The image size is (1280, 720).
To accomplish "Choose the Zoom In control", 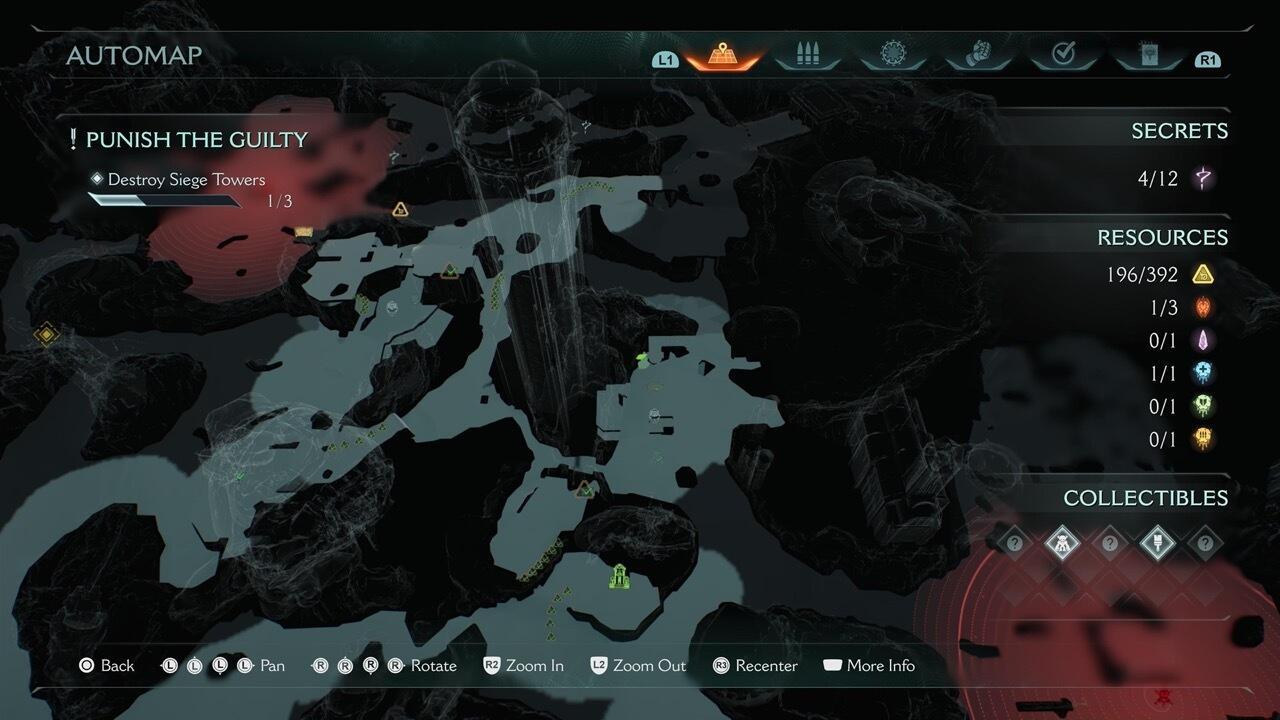I will (x=523, y=666).
